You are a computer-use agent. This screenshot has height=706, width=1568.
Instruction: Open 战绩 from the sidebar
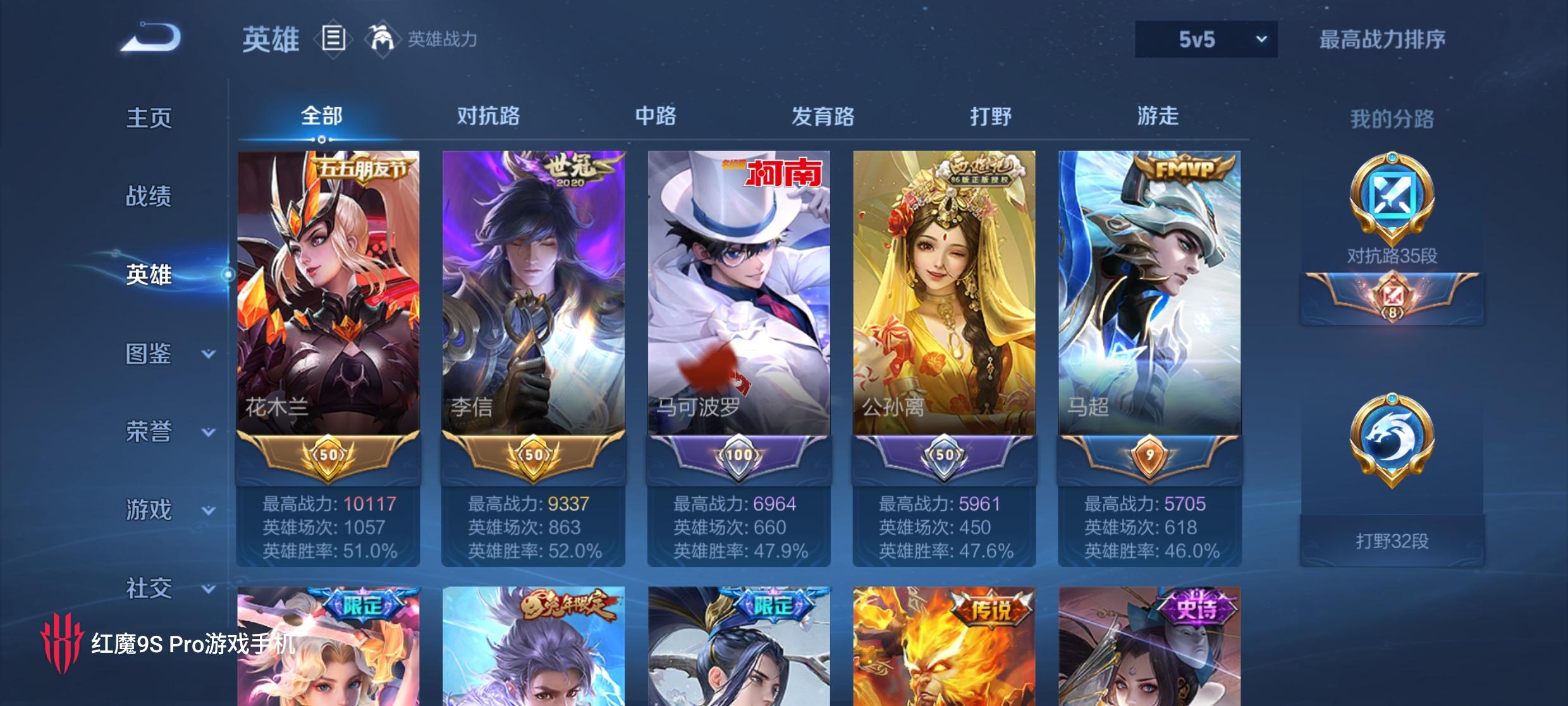149,196
